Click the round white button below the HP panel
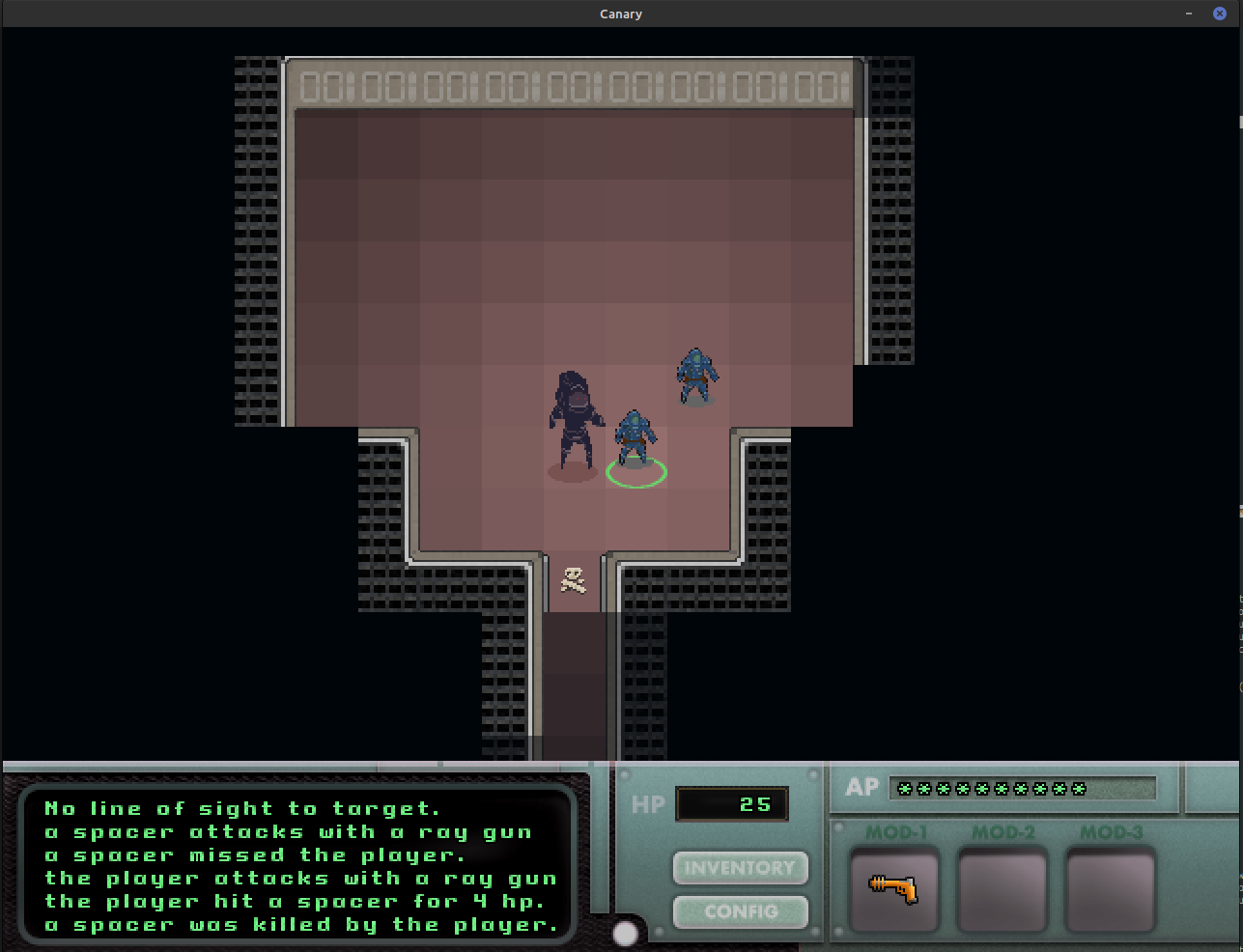1243x952 pixels. coord(626,934)
